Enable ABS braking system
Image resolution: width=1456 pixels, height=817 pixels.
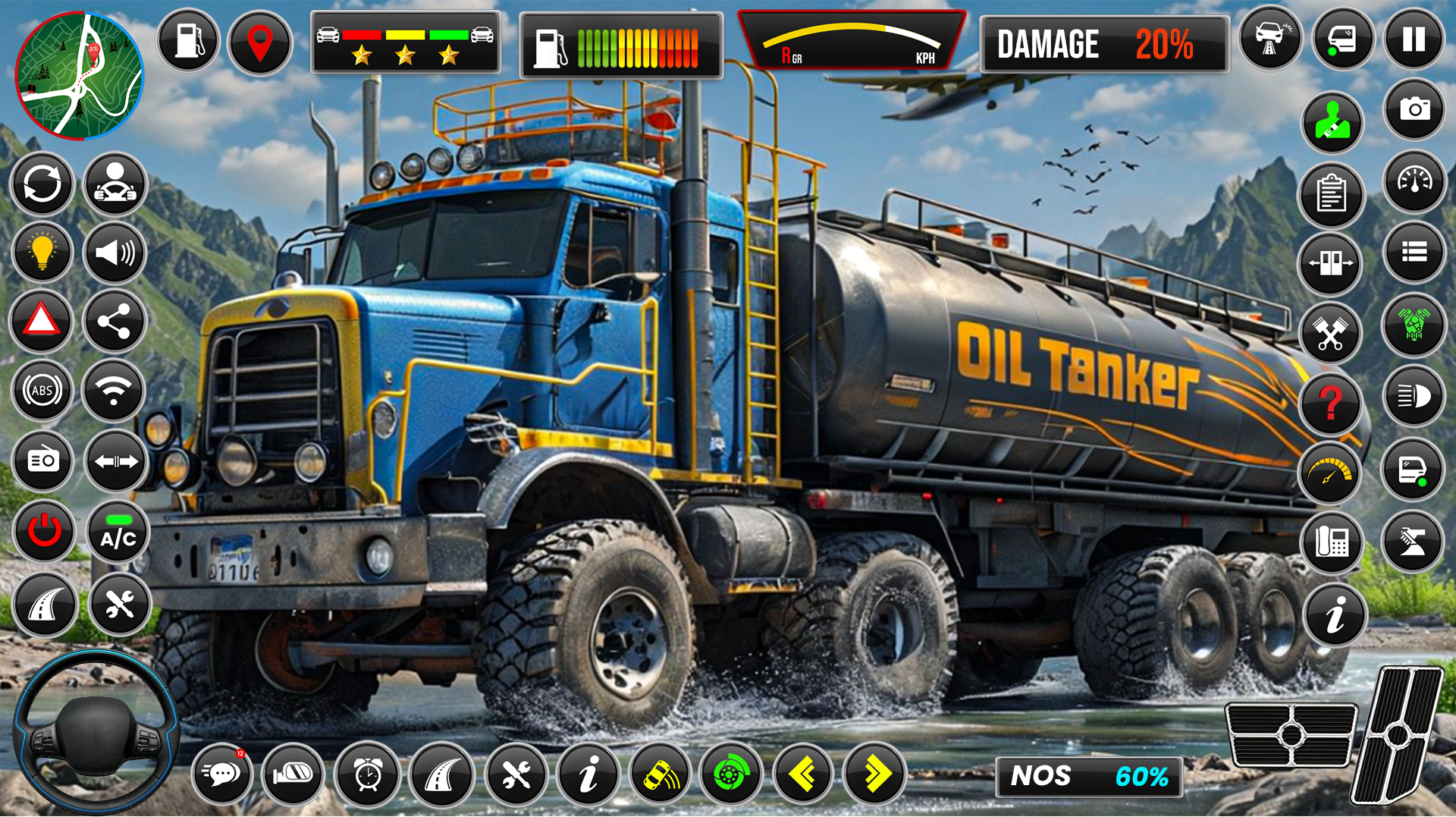click(x=42, y=391)
